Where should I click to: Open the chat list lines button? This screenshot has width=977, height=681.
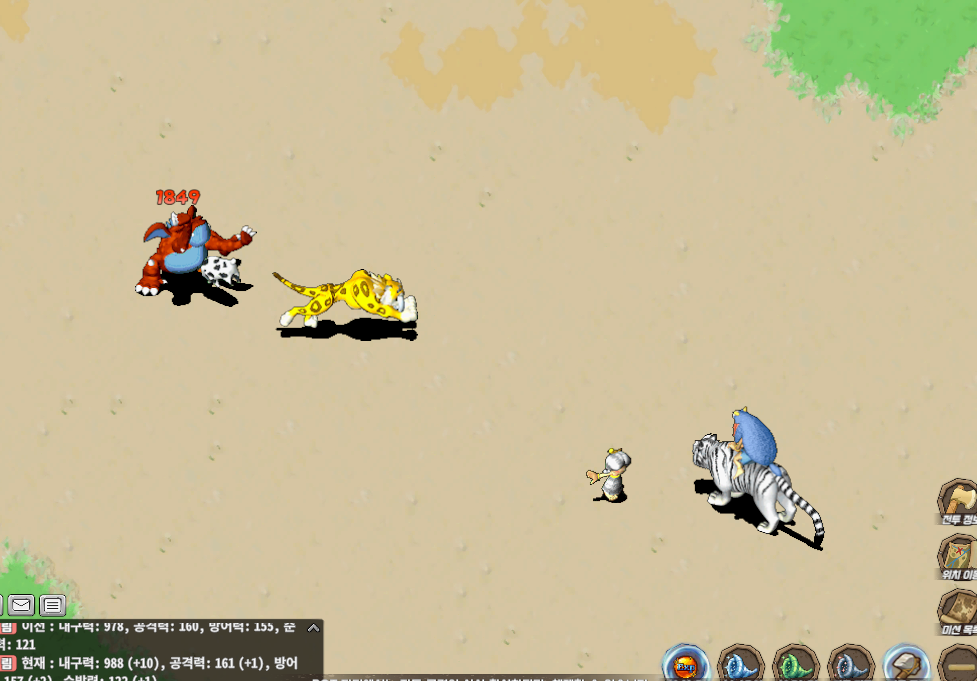pos(53,604)
